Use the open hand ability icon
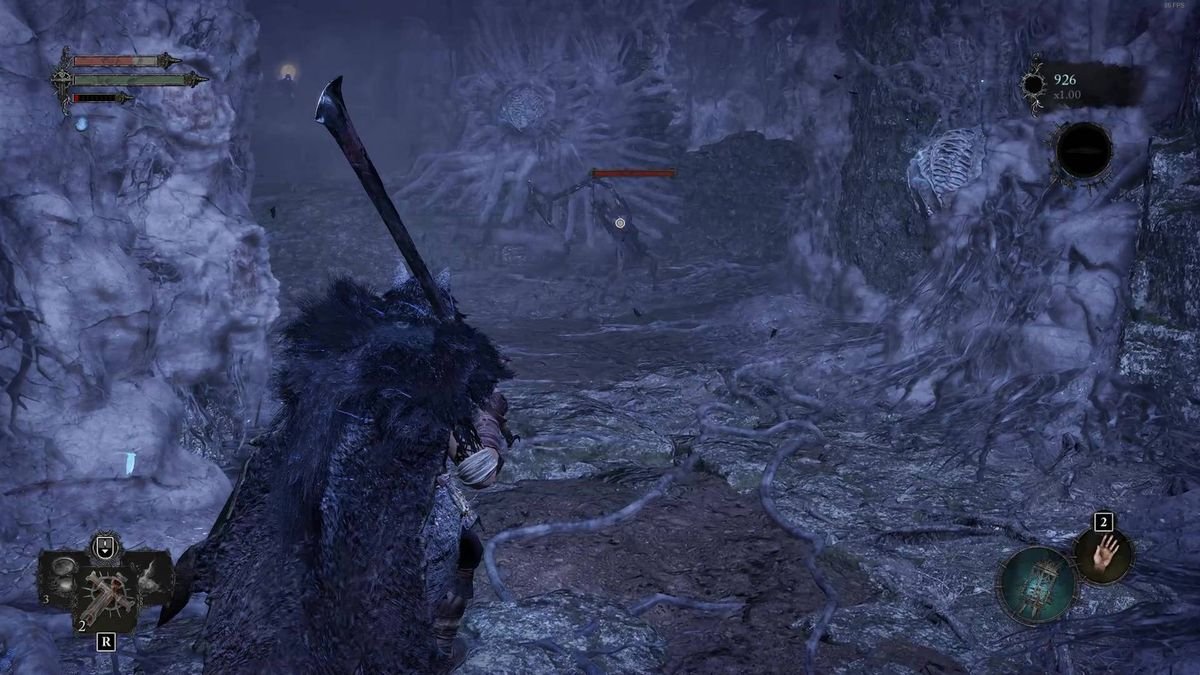 point(1105,553)
